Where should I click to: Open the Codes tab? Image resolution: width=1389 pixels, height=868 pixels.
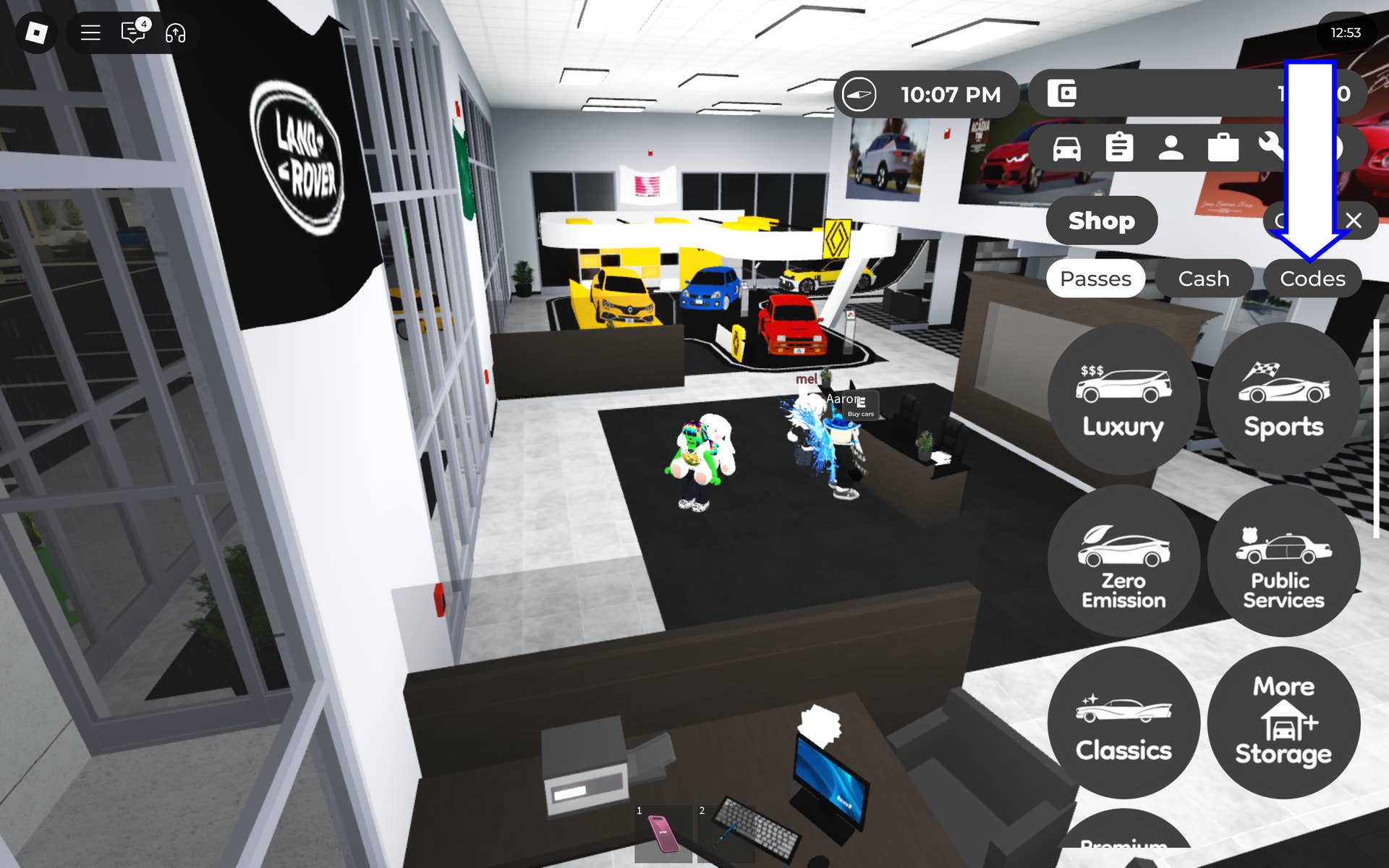tap(1312, 278)
